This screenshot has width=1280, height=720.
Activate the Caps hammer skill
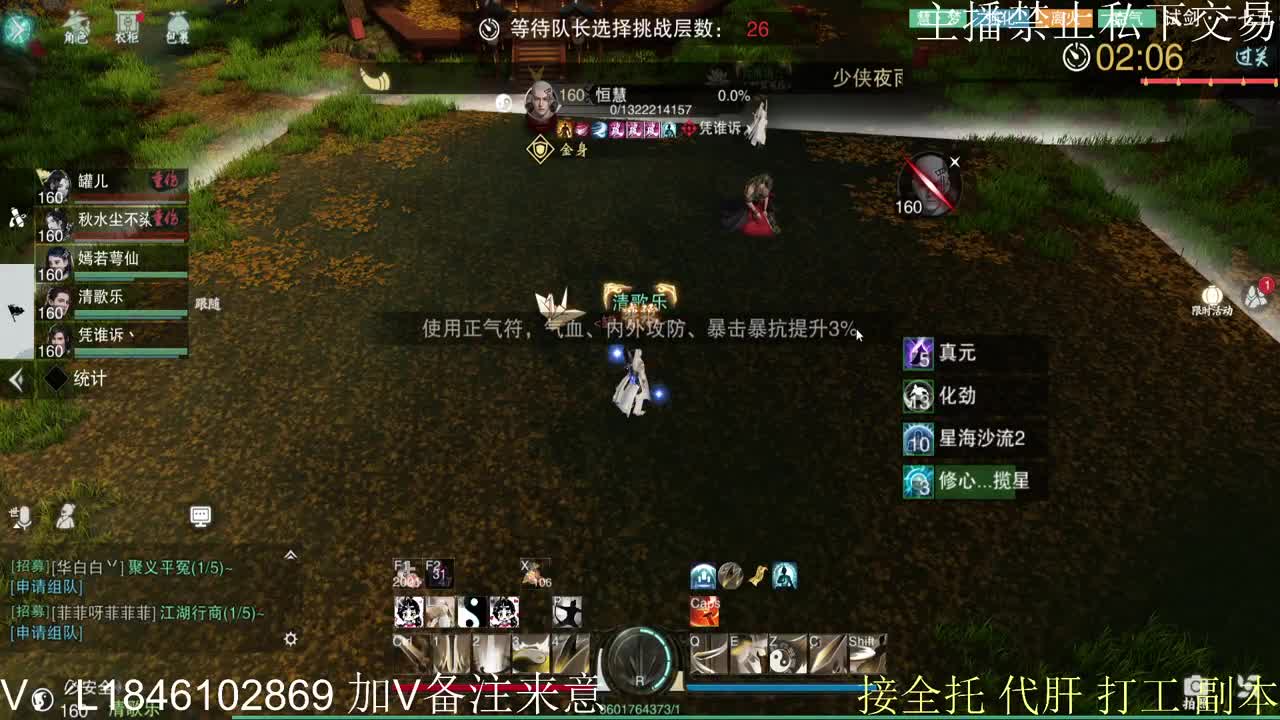click(705, 613)
